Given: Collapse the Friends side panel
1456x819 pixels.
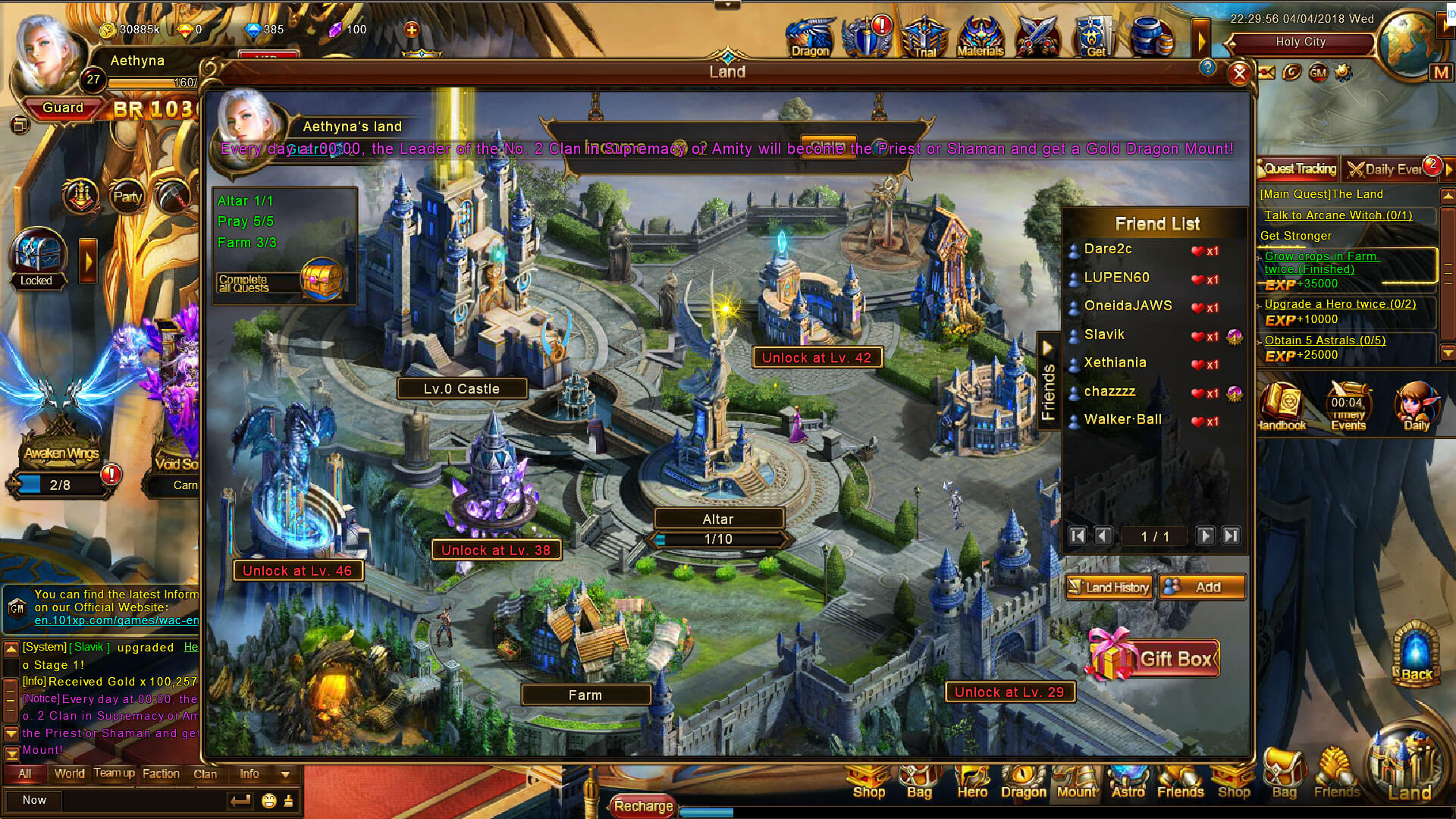Looking at the screenshot, I should 1048,348.
